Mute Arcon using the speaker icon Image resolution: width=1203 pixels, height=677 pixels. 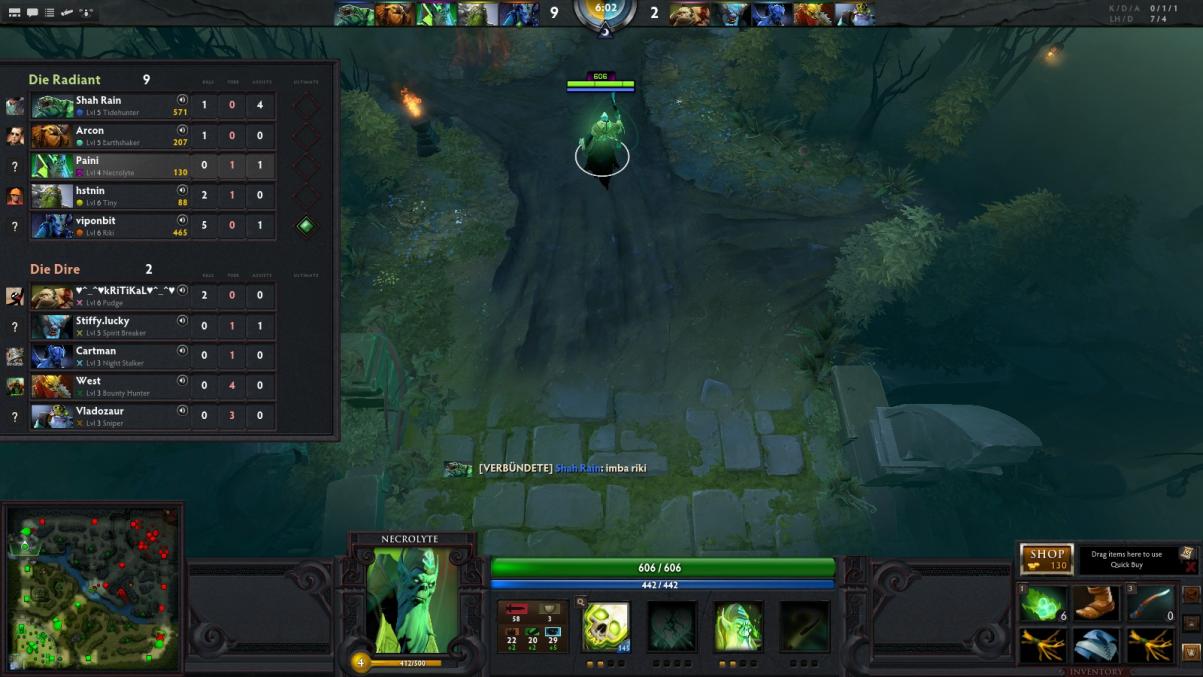click(x=182, y=130)
